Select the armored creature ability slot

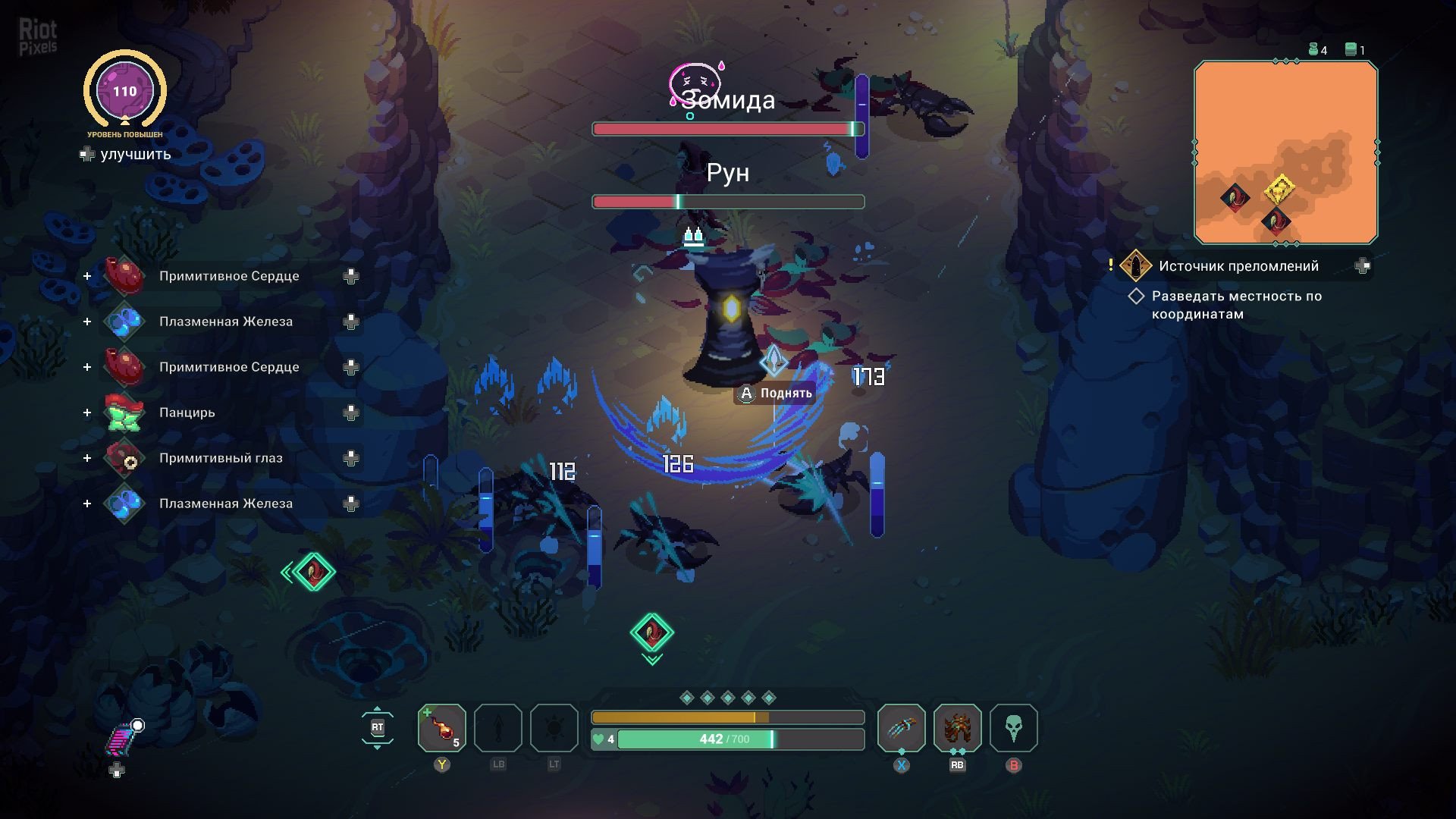pyautogui.click(x=957, y=728)
